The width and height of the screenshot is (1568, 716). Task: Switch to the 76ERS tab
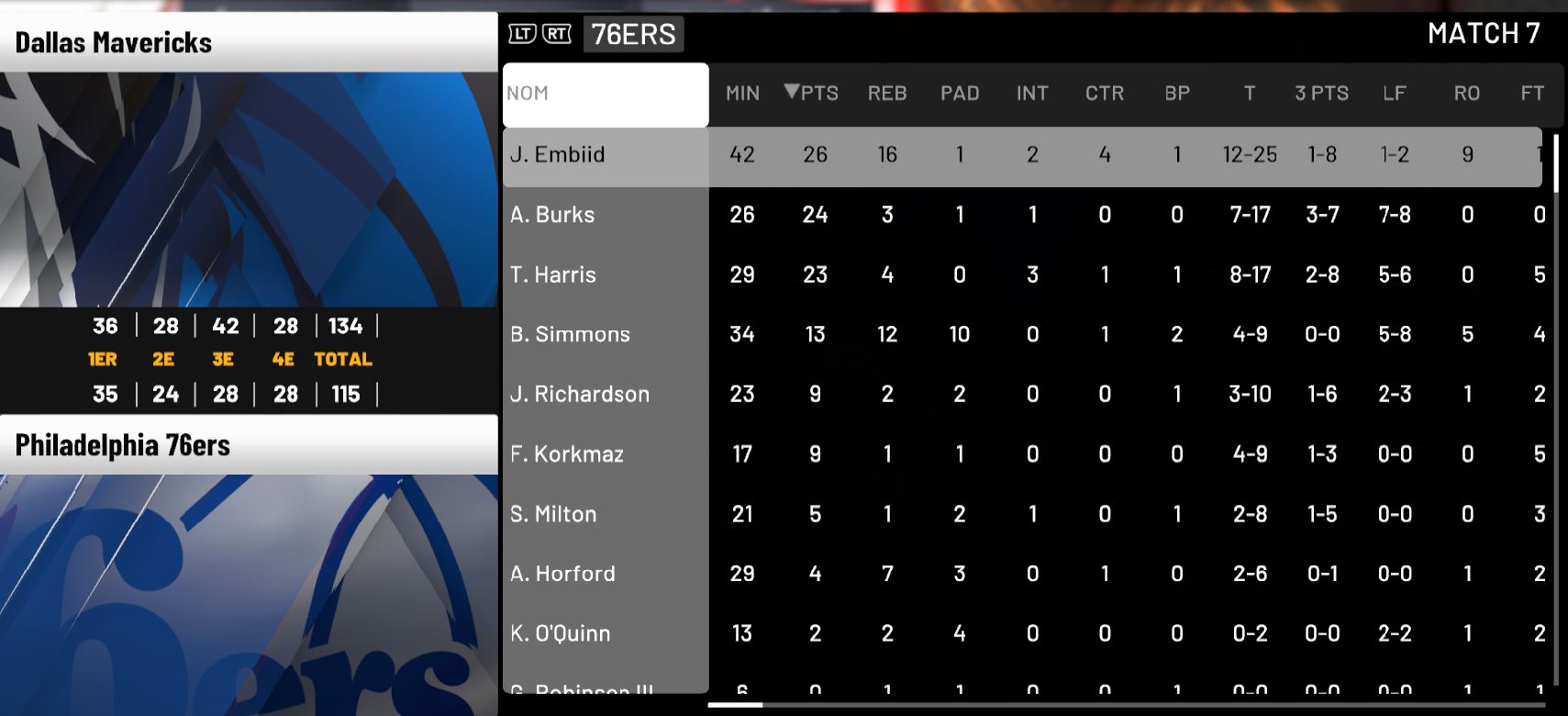tap(633, 35)
